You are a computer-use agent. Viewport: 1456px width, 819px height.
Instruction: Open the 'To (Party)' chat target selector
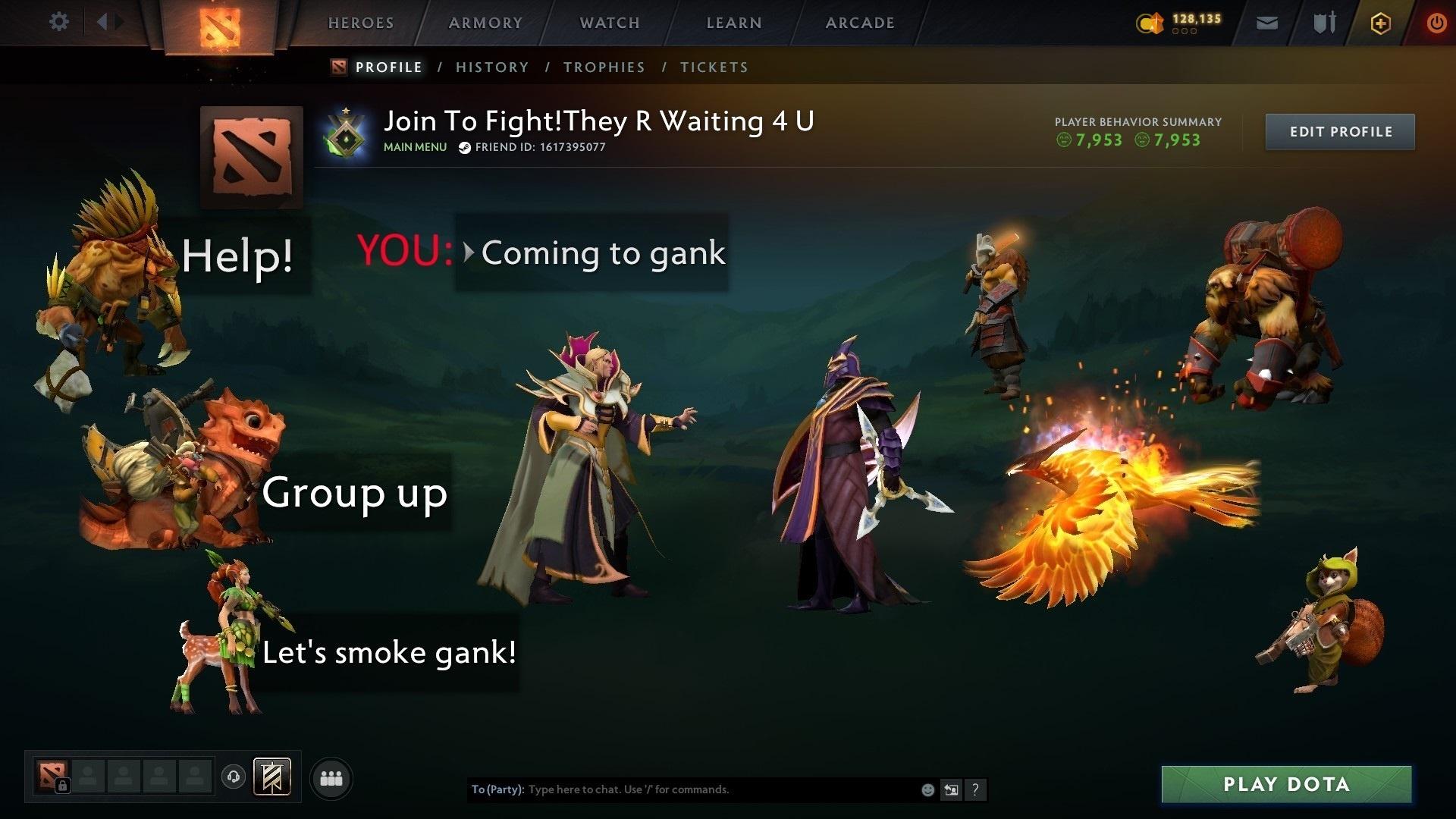pyautogui.click(x=497, y=789)
